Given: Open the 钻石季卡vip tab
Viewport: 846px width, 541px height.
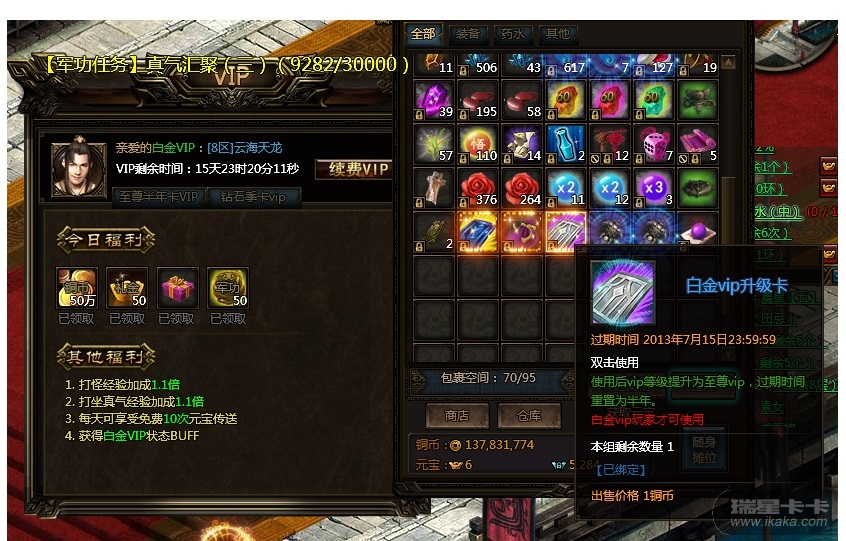Looking at the screenshot, I should click(253, 196).
